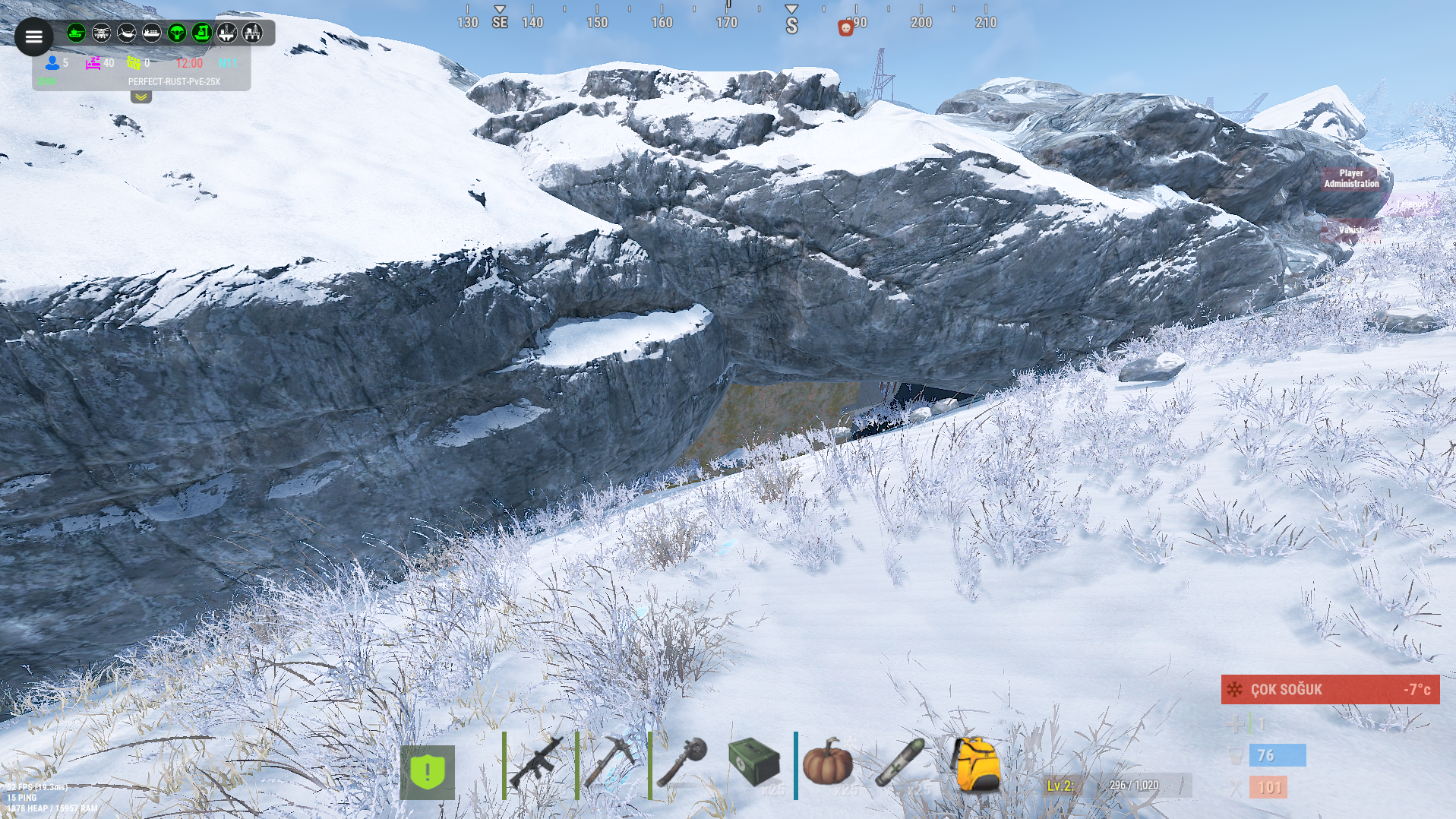This screenshot has height=819, width=1456.
Task: Select the cargo ship event icon
Action: click(x=152, y=33)
